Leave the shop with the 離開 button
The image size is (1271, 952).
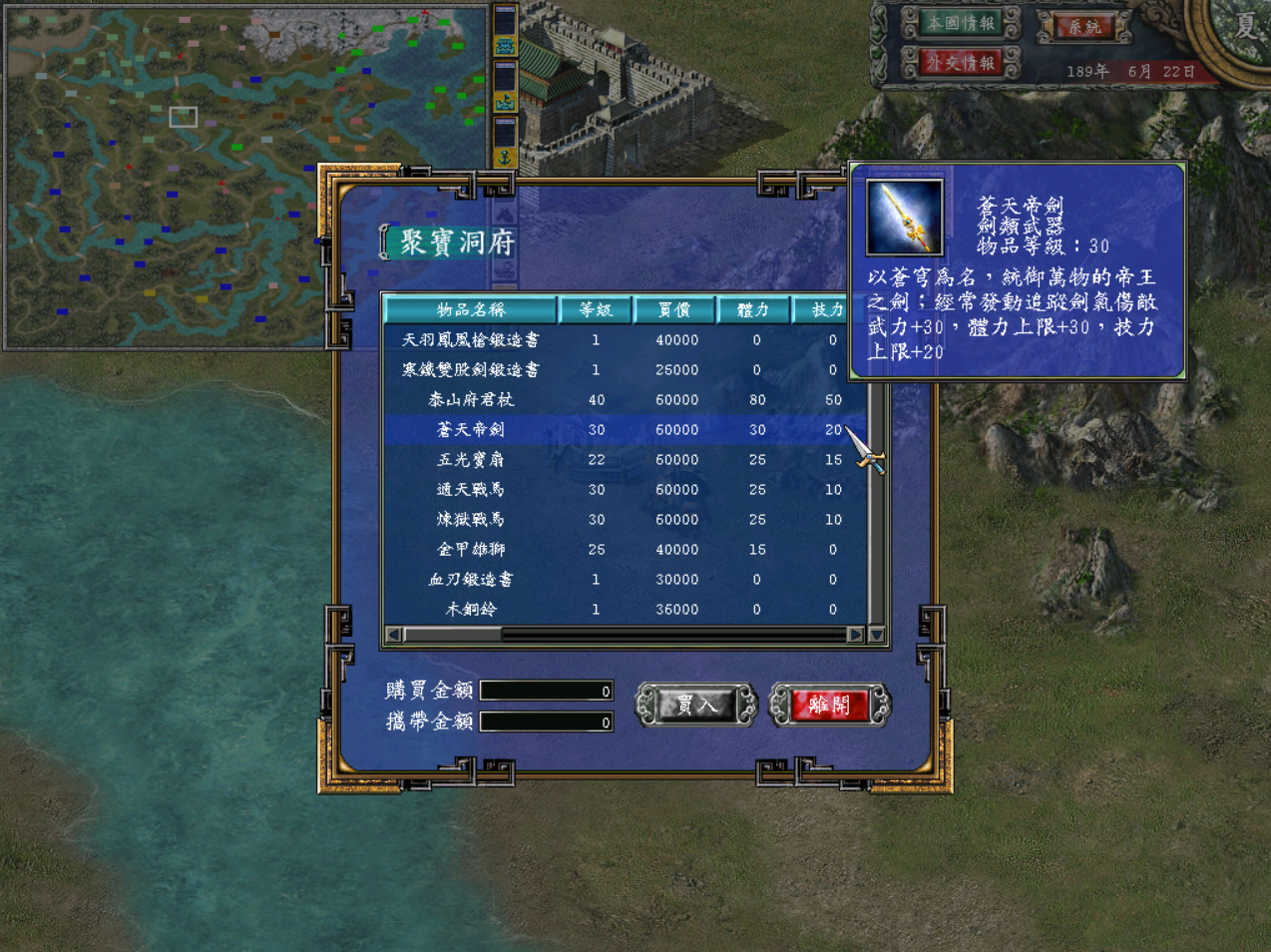coord(829,705)
